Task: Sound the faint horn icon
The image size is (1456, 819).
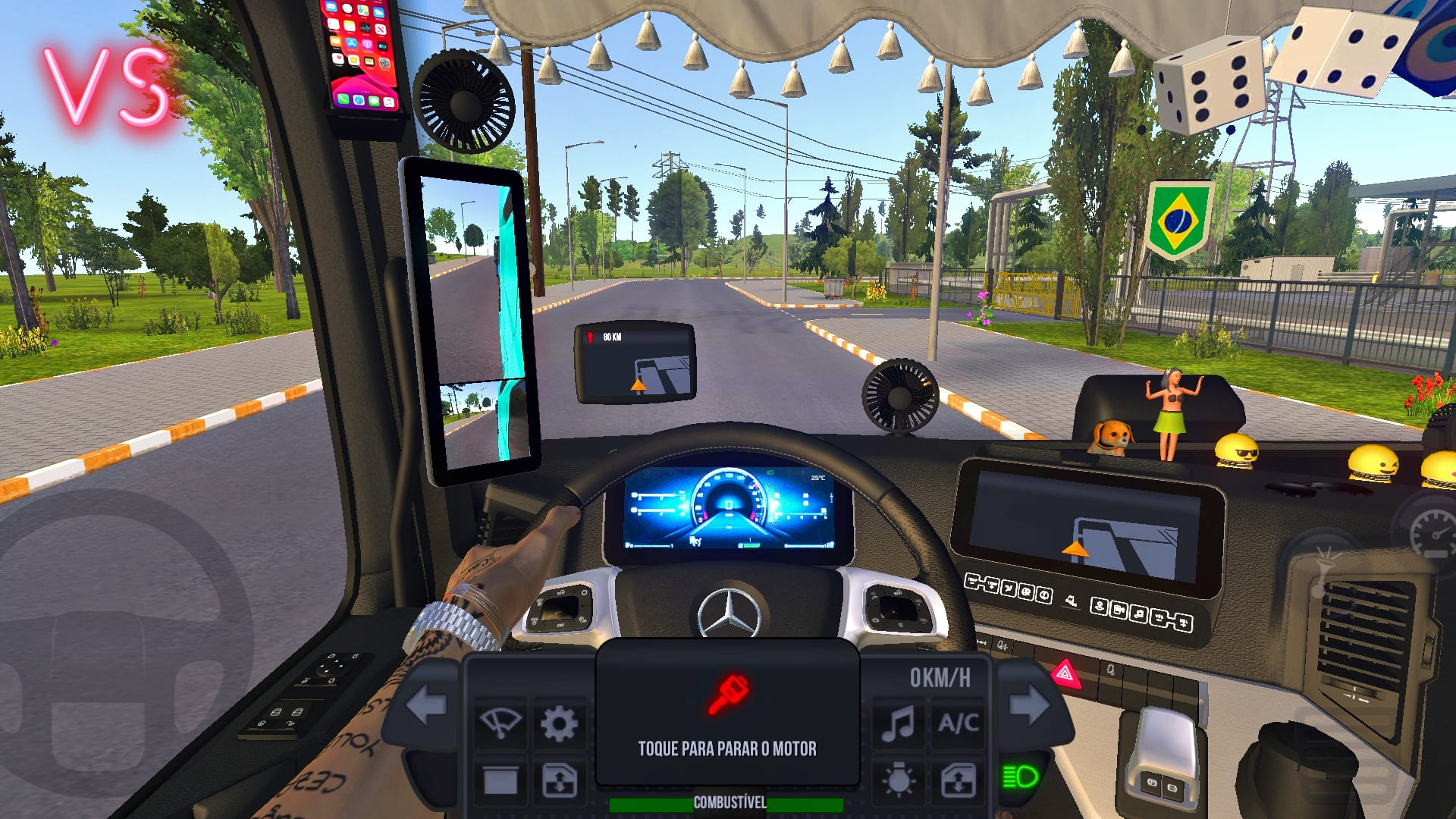Action: point(1323,570)
